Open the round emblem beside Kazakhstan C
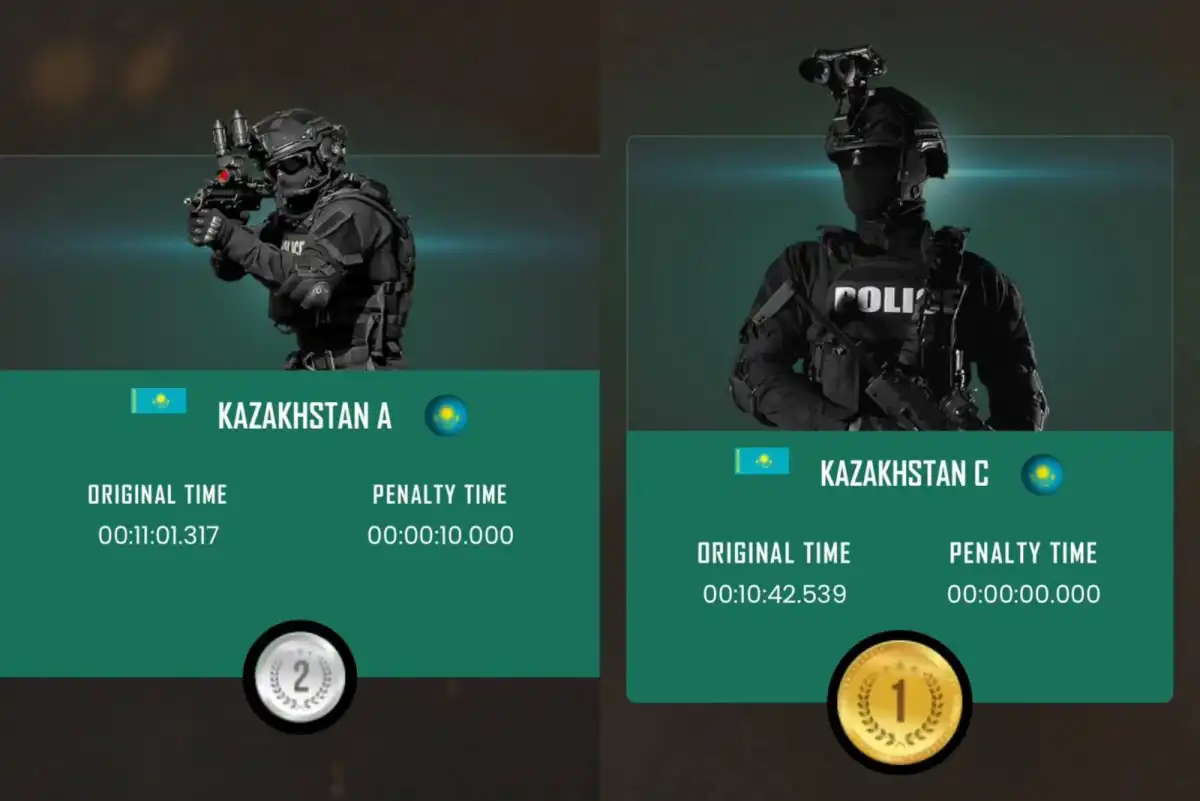Screen dimensions: 1200x801 coord(1042,474)
